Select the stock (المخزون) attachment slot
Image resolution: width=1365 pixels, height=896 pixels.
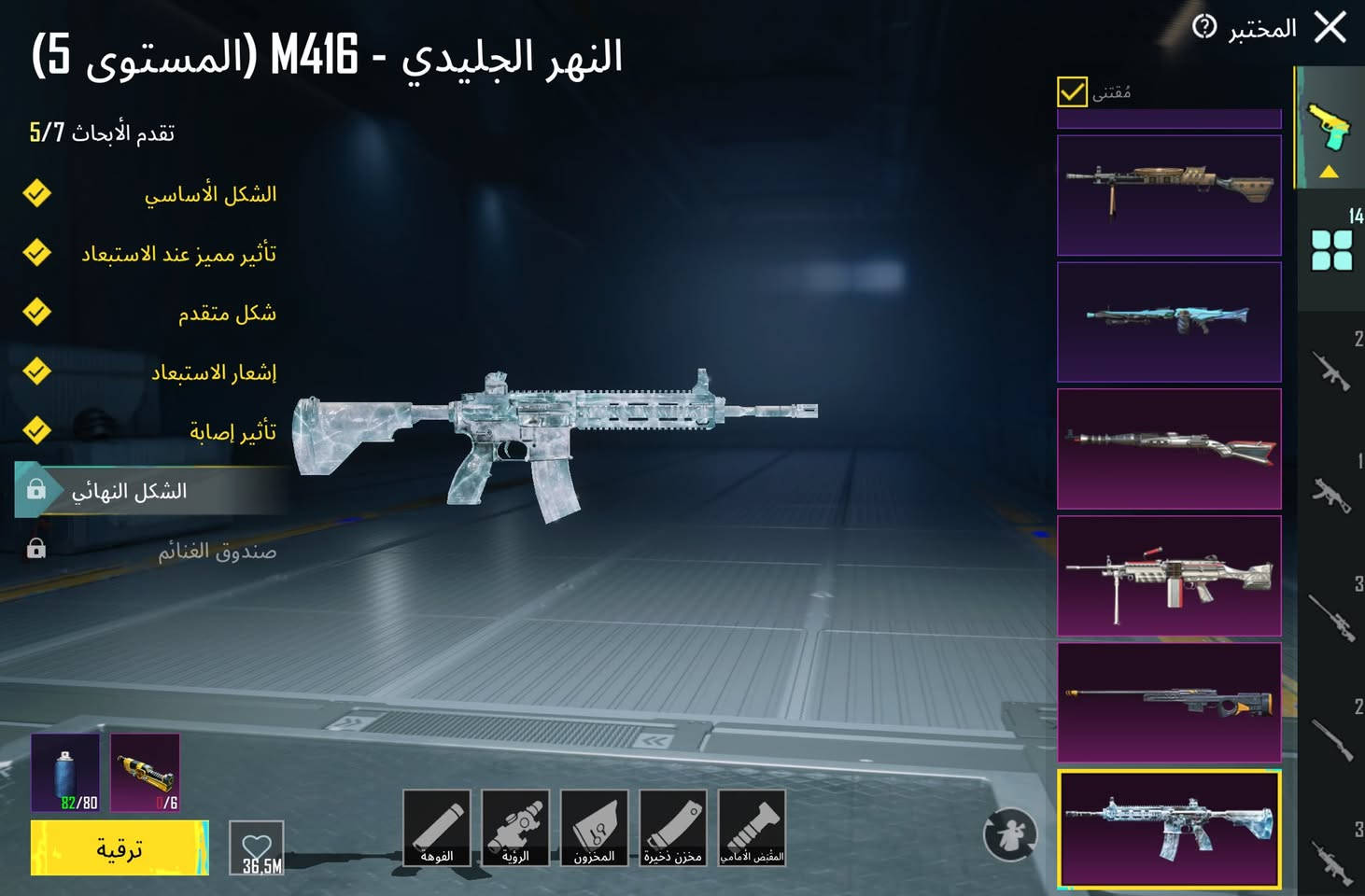tap(595, 829)
